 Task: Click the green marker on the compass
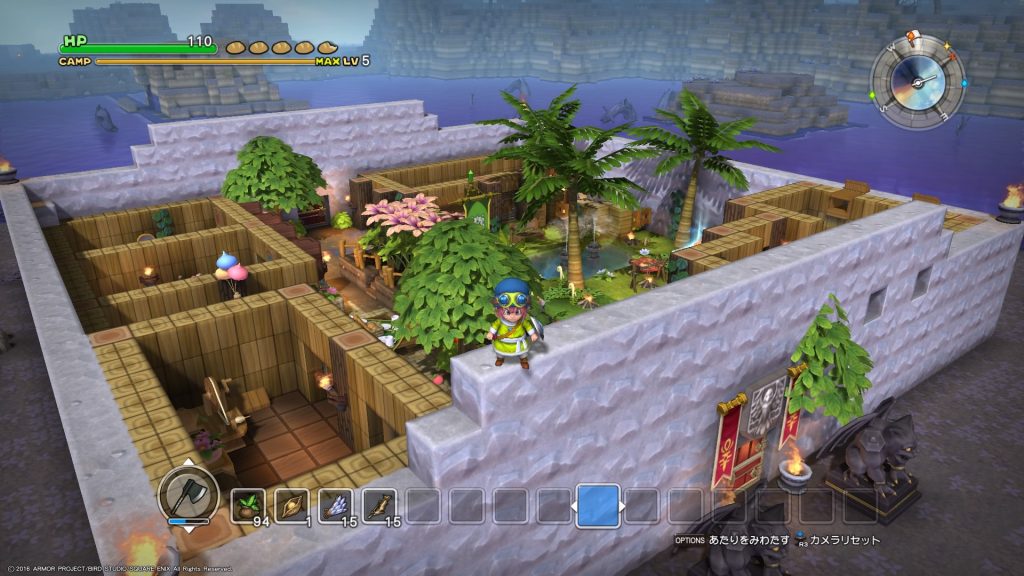coord(871,97)
